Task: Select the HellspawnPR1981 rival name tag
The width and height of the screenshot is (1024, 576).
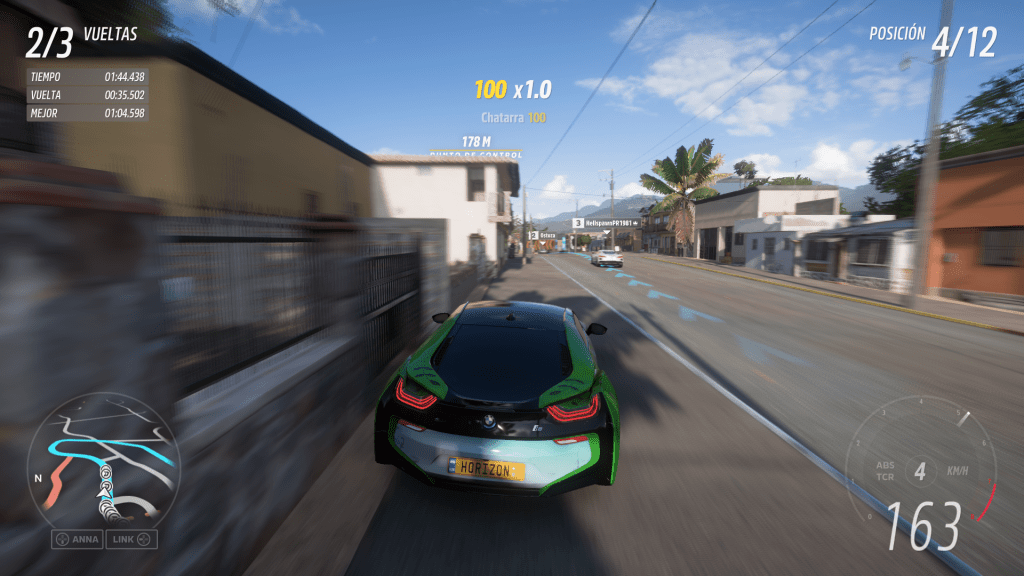Action: coord(607,223)
